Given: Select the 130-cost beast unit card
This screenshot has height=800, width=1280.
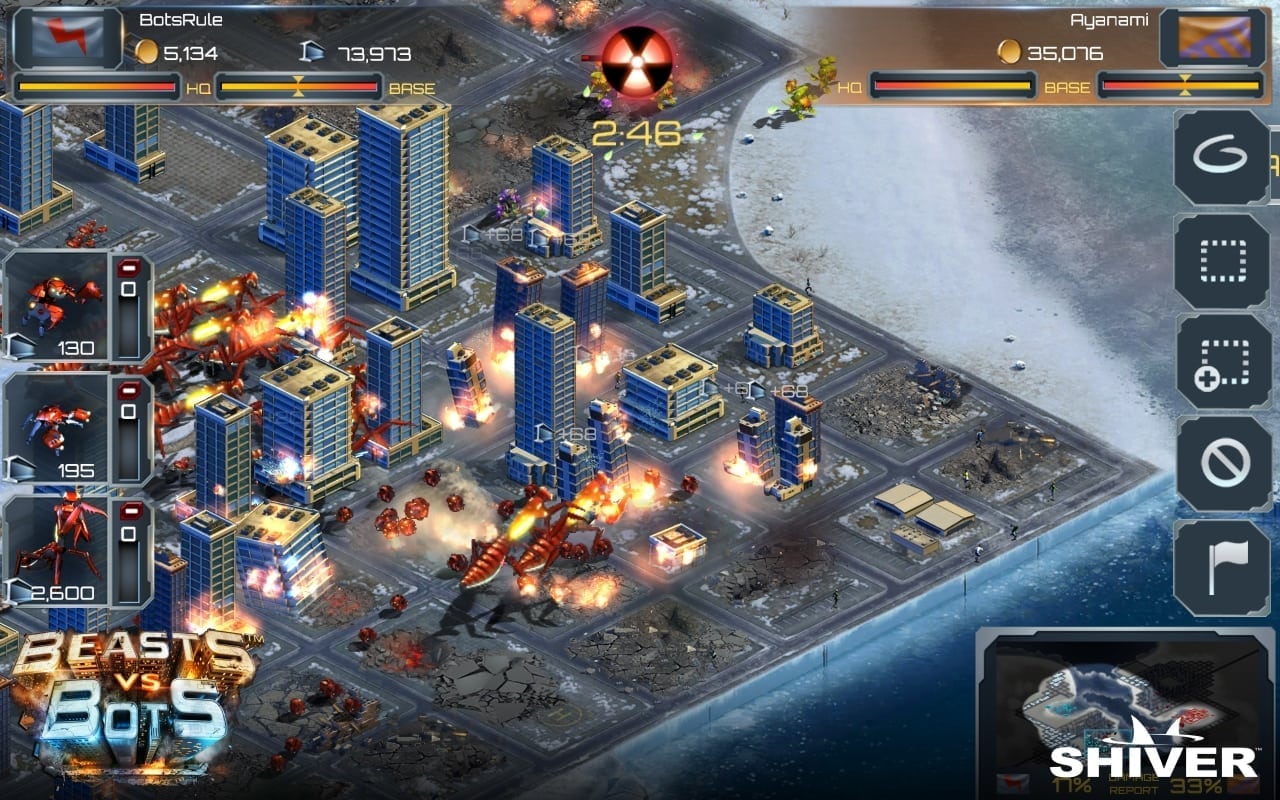Looking at the screenshot, I should point(58,306).
